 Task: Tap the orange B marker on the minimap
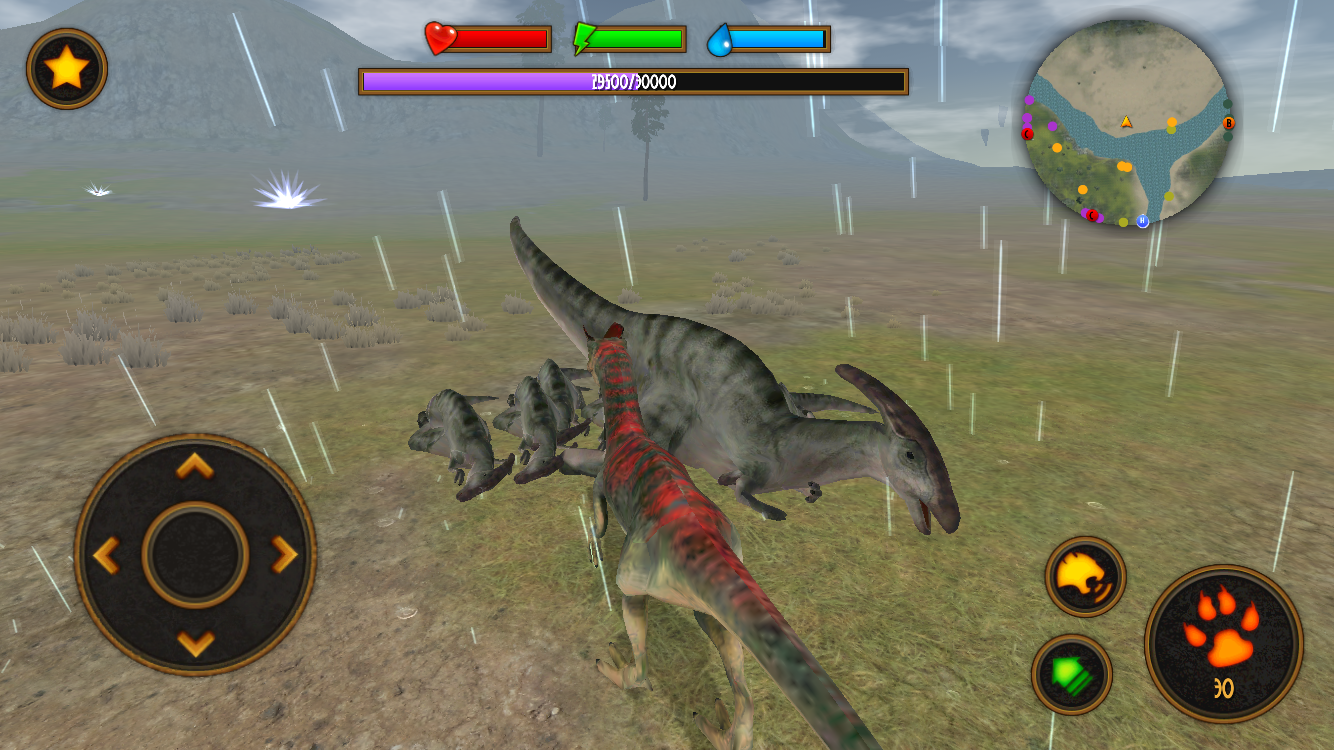click(x=1229, y=123)
